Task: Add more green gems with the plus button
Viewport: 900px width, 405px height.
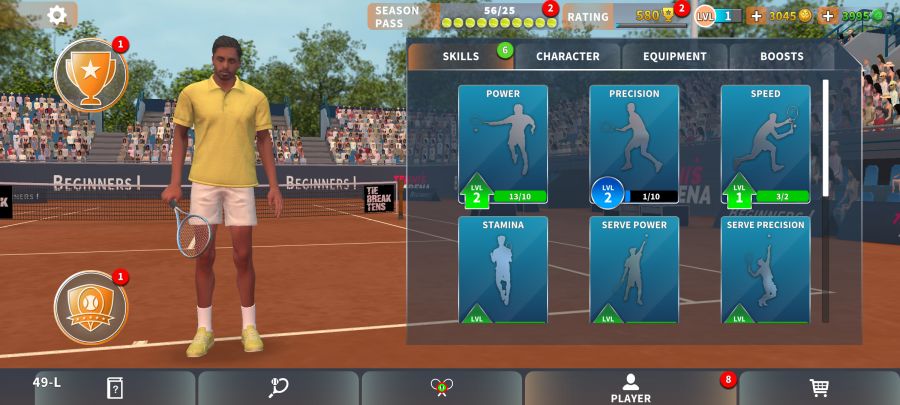Action: [x=827, y=16]
